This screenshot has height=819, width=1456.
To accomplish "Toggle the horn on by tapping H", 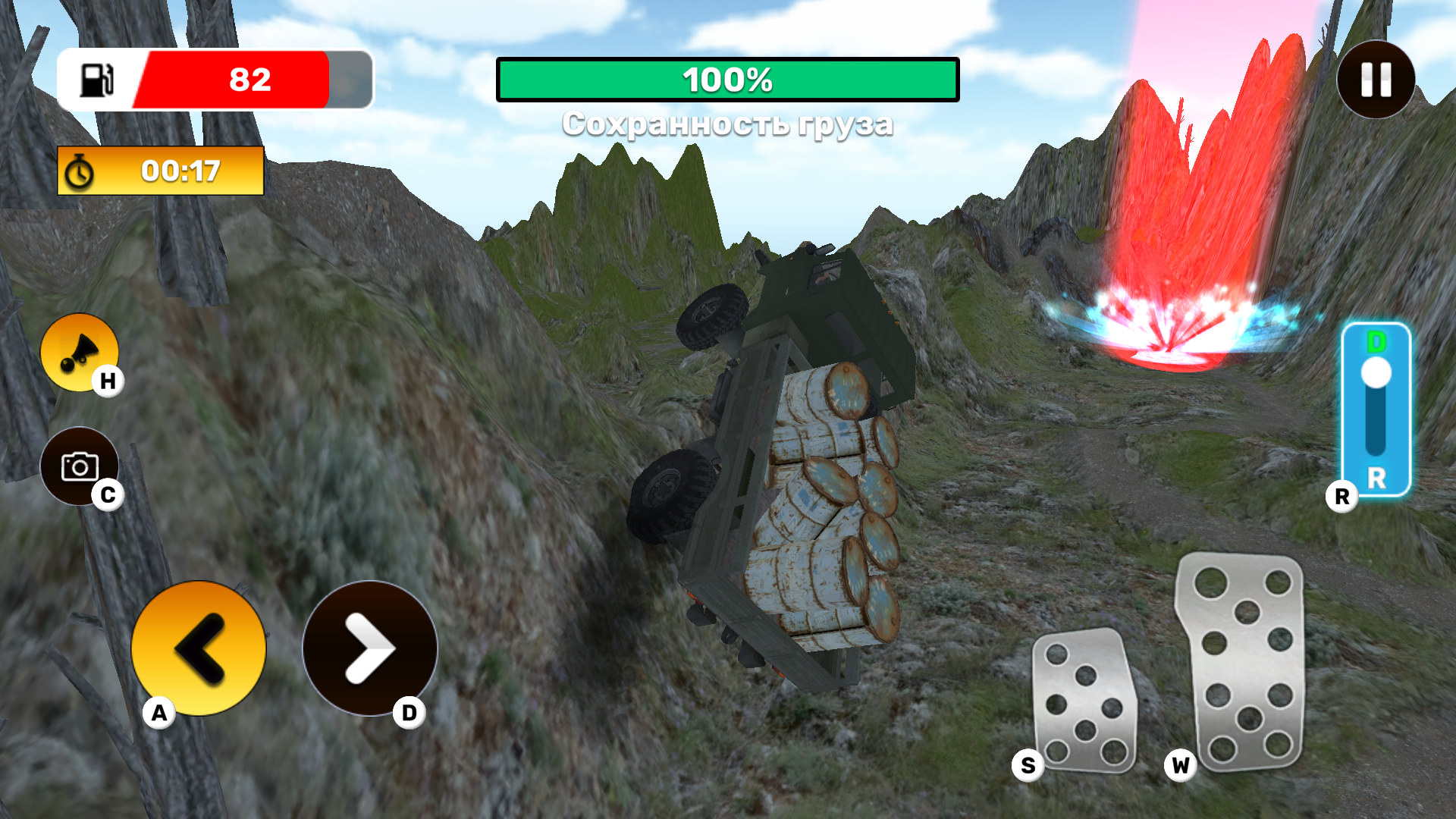I will point(80,351).
